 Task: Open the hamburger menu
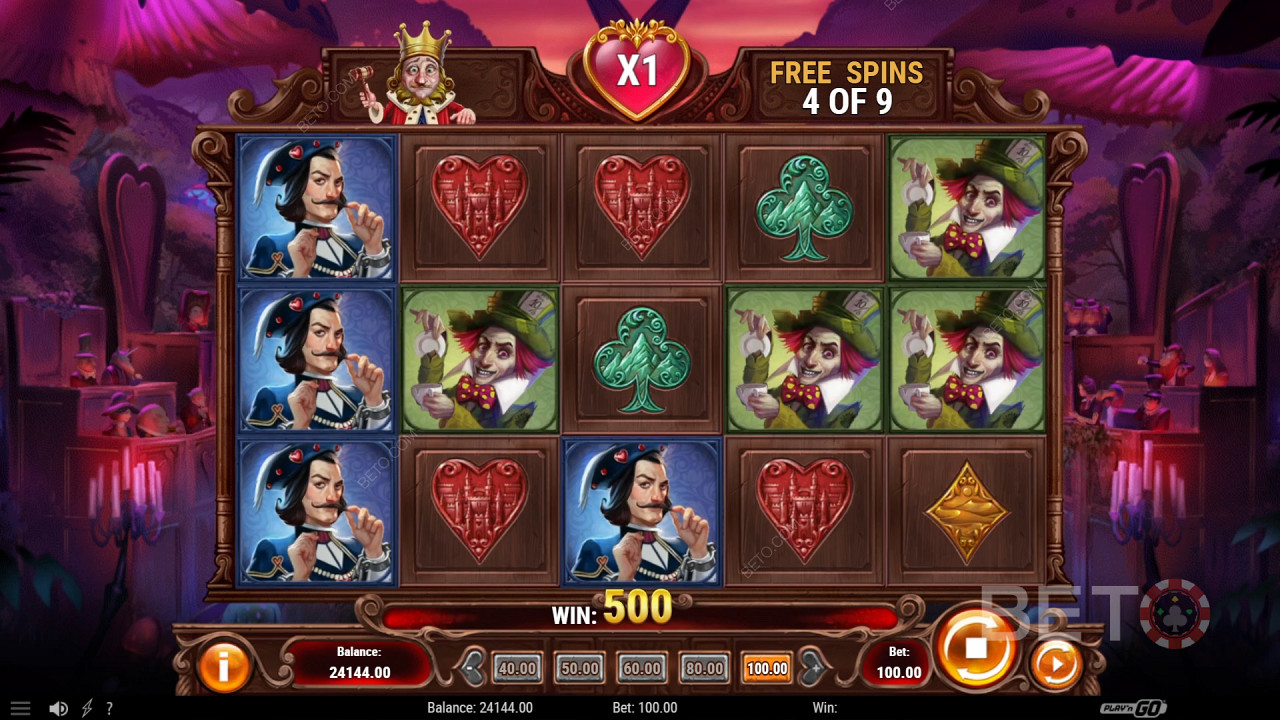click(x=20, y=708)
